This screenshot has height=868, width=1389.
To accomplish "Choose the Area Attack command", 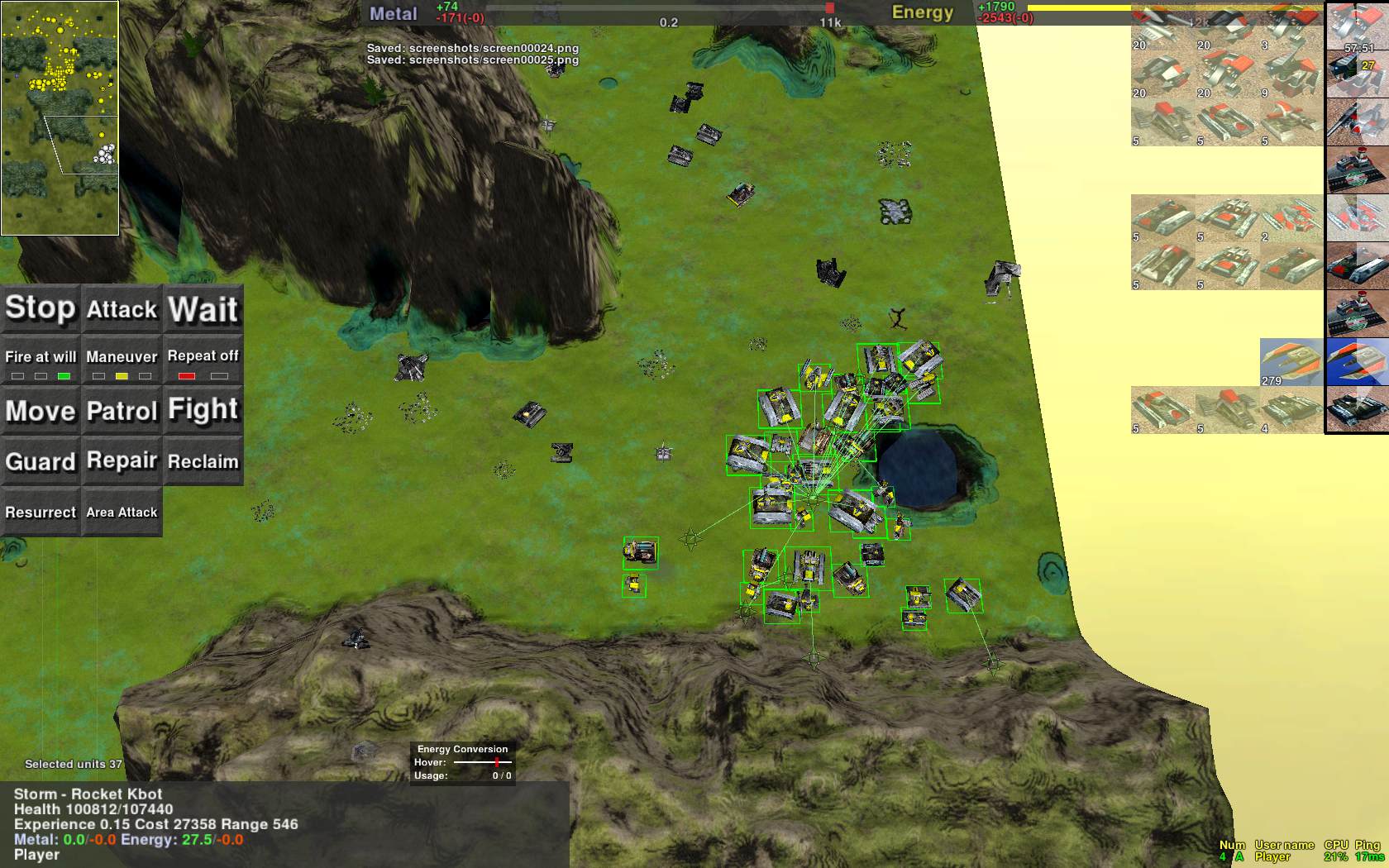I will click(x=122, y=513).
